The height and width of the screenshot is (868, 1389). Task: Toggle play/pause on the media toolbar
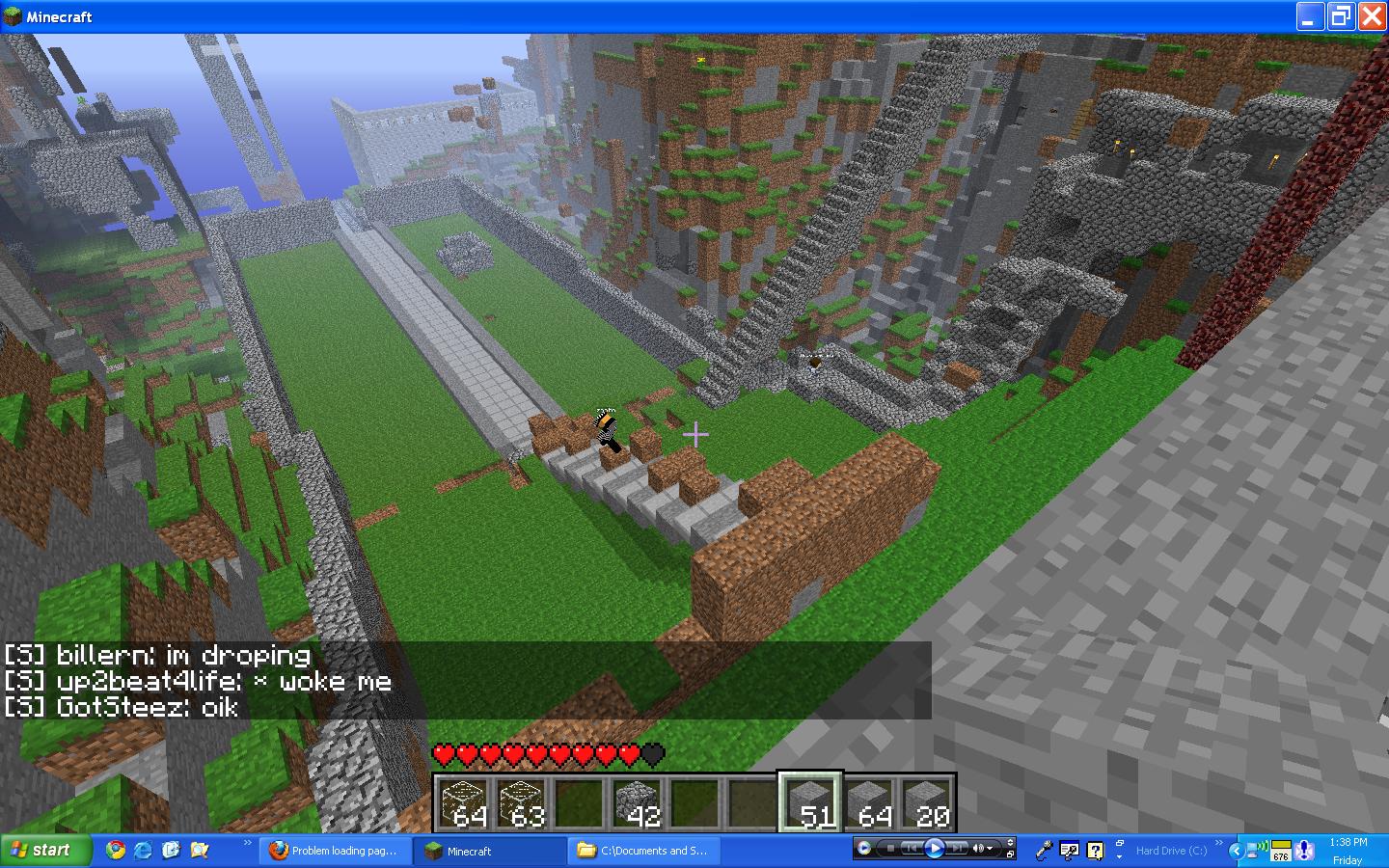point(934,849)
